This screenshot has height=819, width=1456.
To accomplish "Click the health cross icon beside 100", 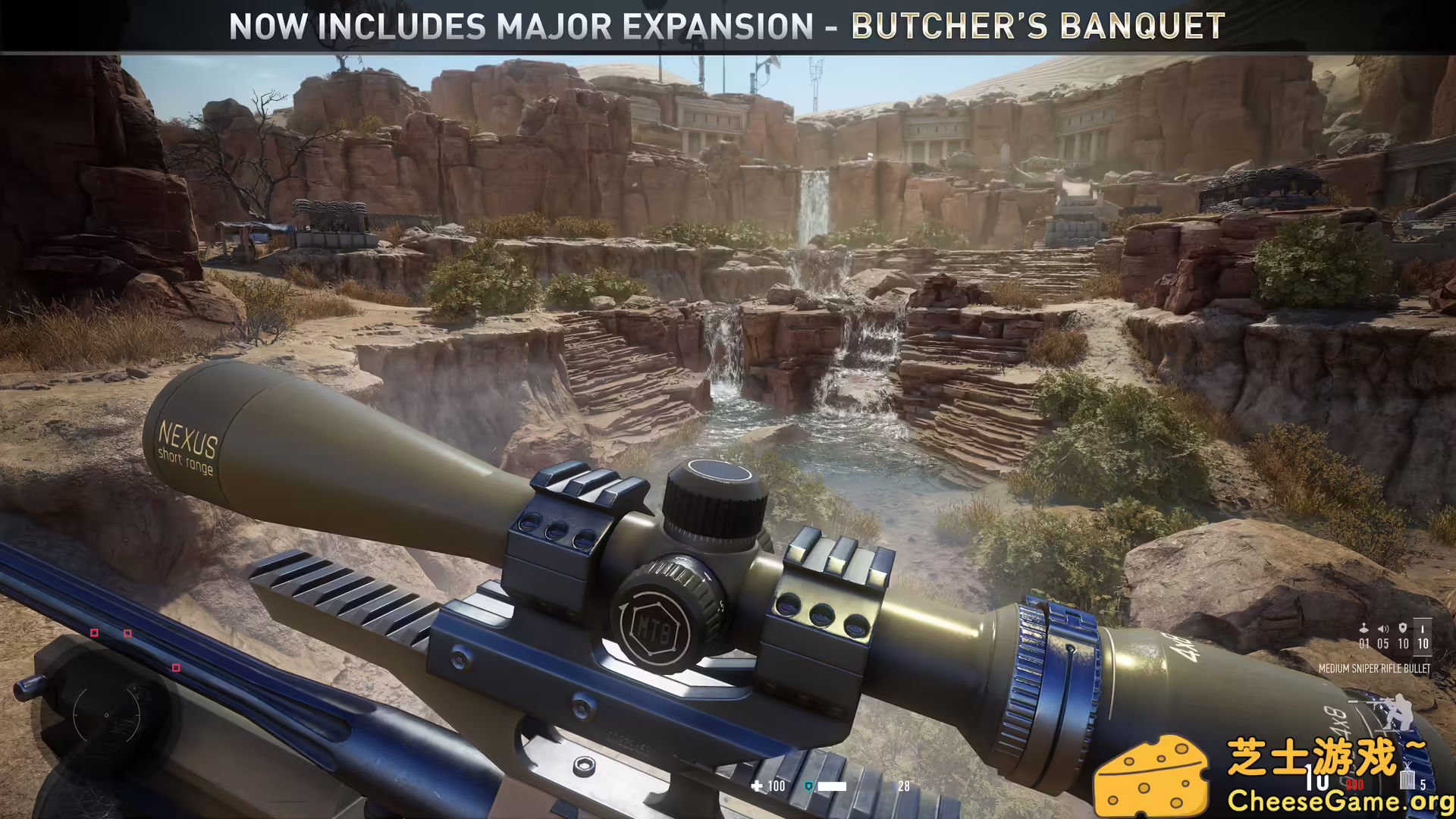I will [x=757, y=786].
